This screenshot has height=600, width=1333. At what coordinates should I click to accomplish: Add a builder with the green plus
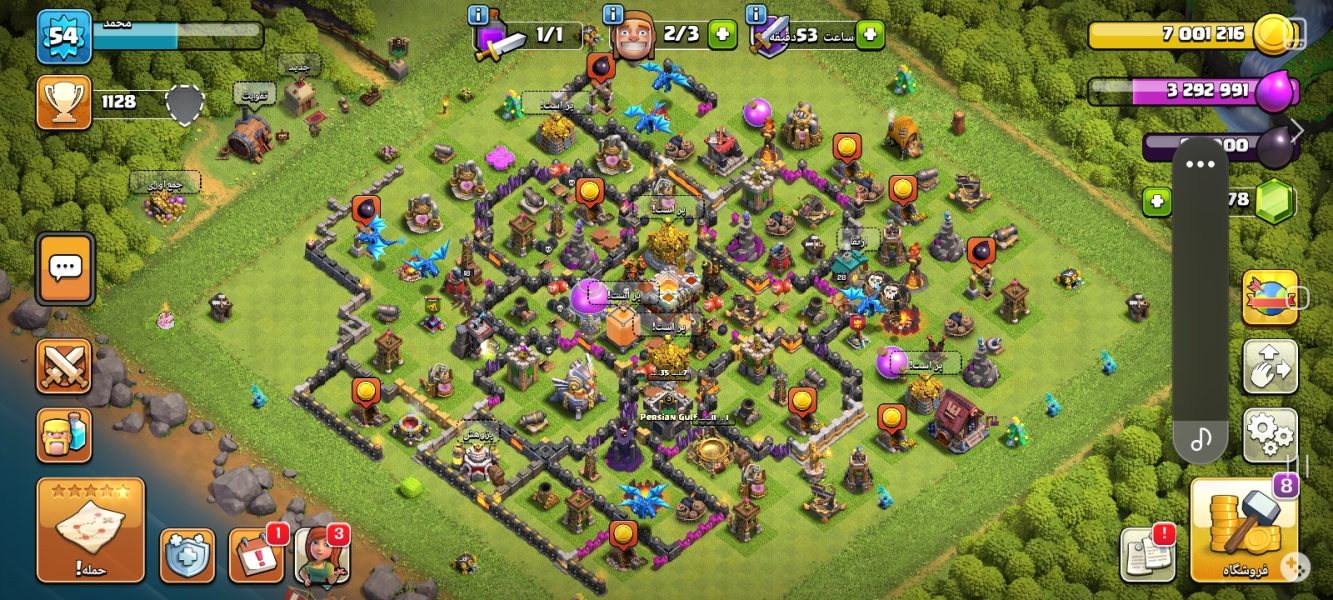(722, 34)
